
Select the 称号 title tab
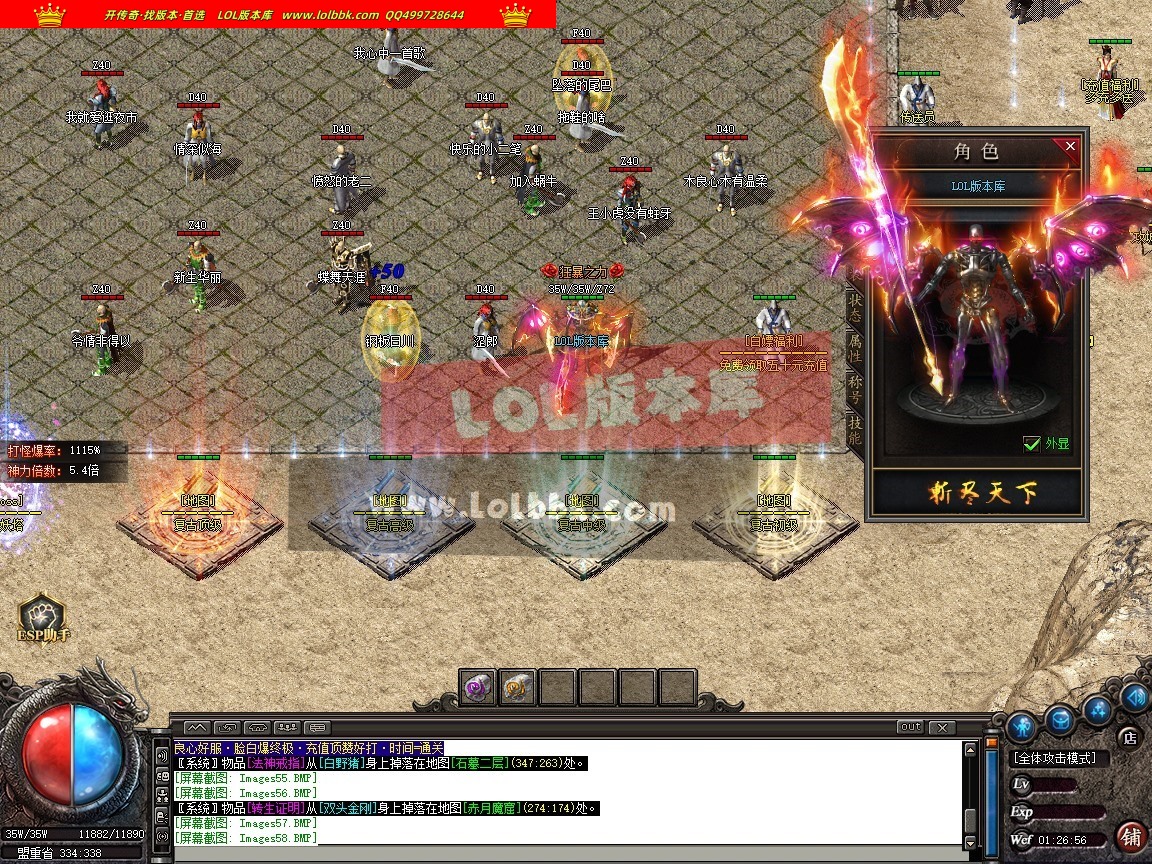(855, 388)
